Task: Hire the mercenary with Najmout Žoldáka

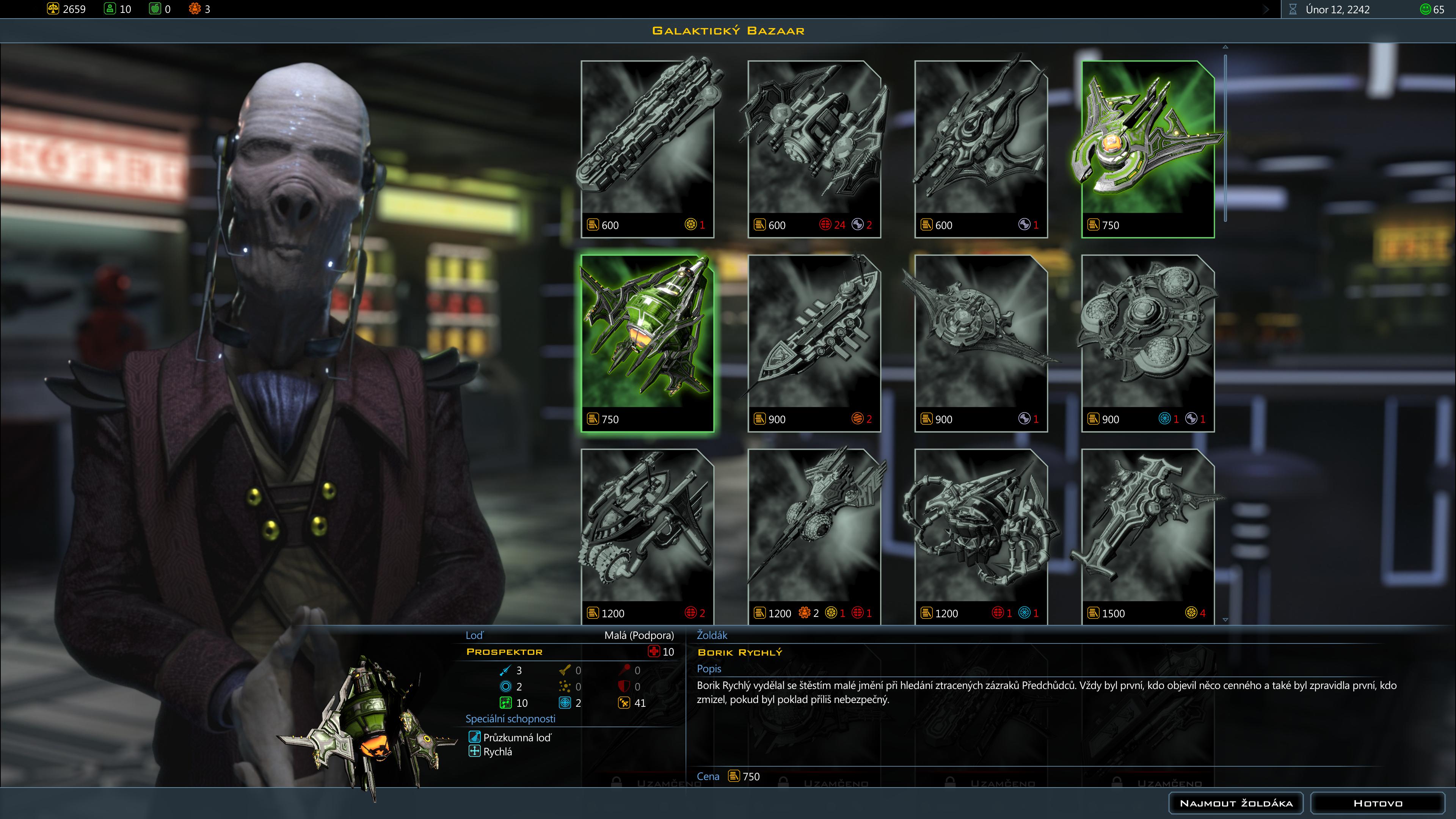Action: [x=1236, y=803]
